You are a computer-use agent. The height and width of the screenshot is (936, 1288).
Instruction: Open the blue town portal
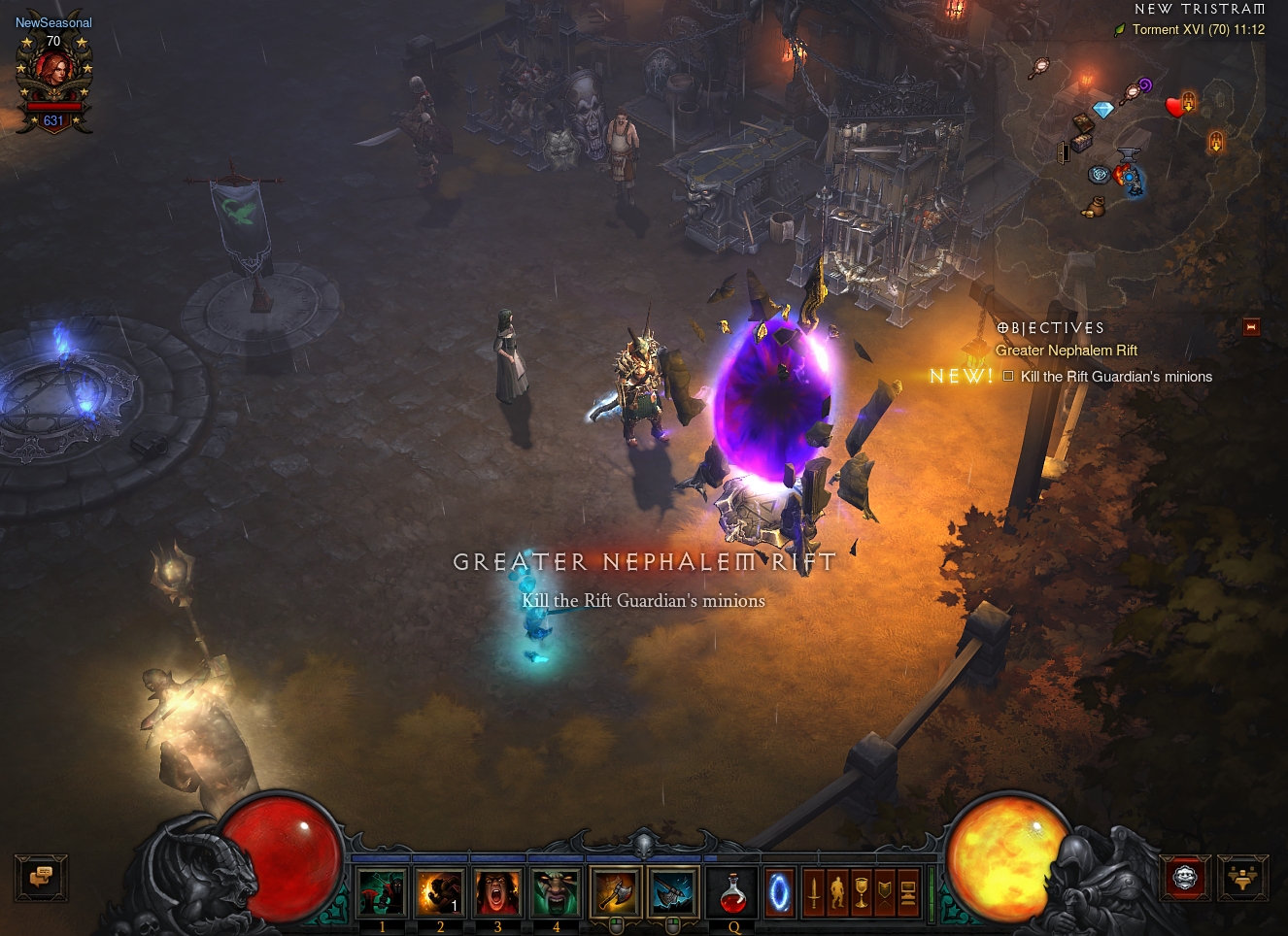[x=779, y=892]
